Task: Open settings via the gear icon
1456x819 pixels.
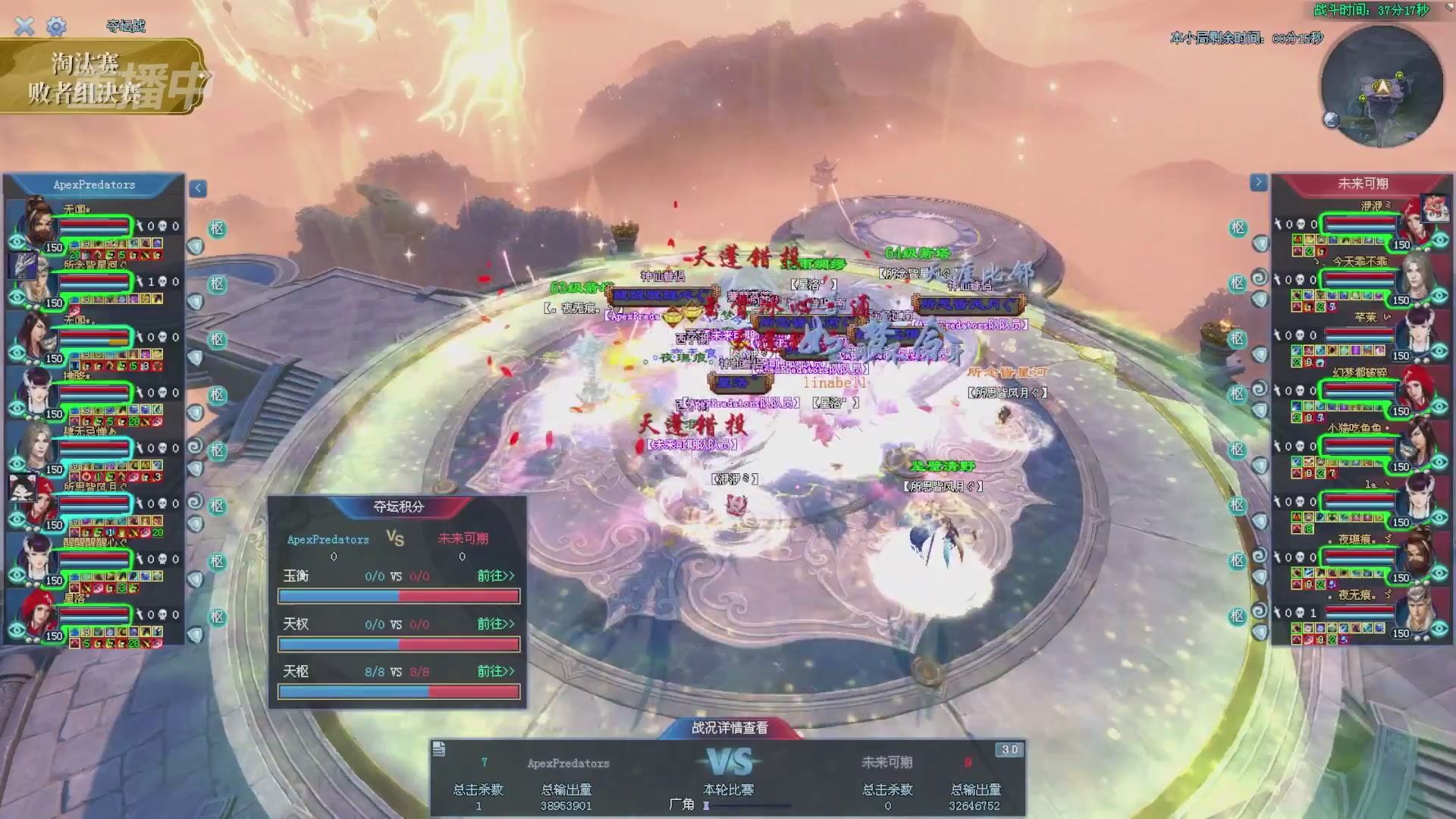Action: [x=56, y=27]
